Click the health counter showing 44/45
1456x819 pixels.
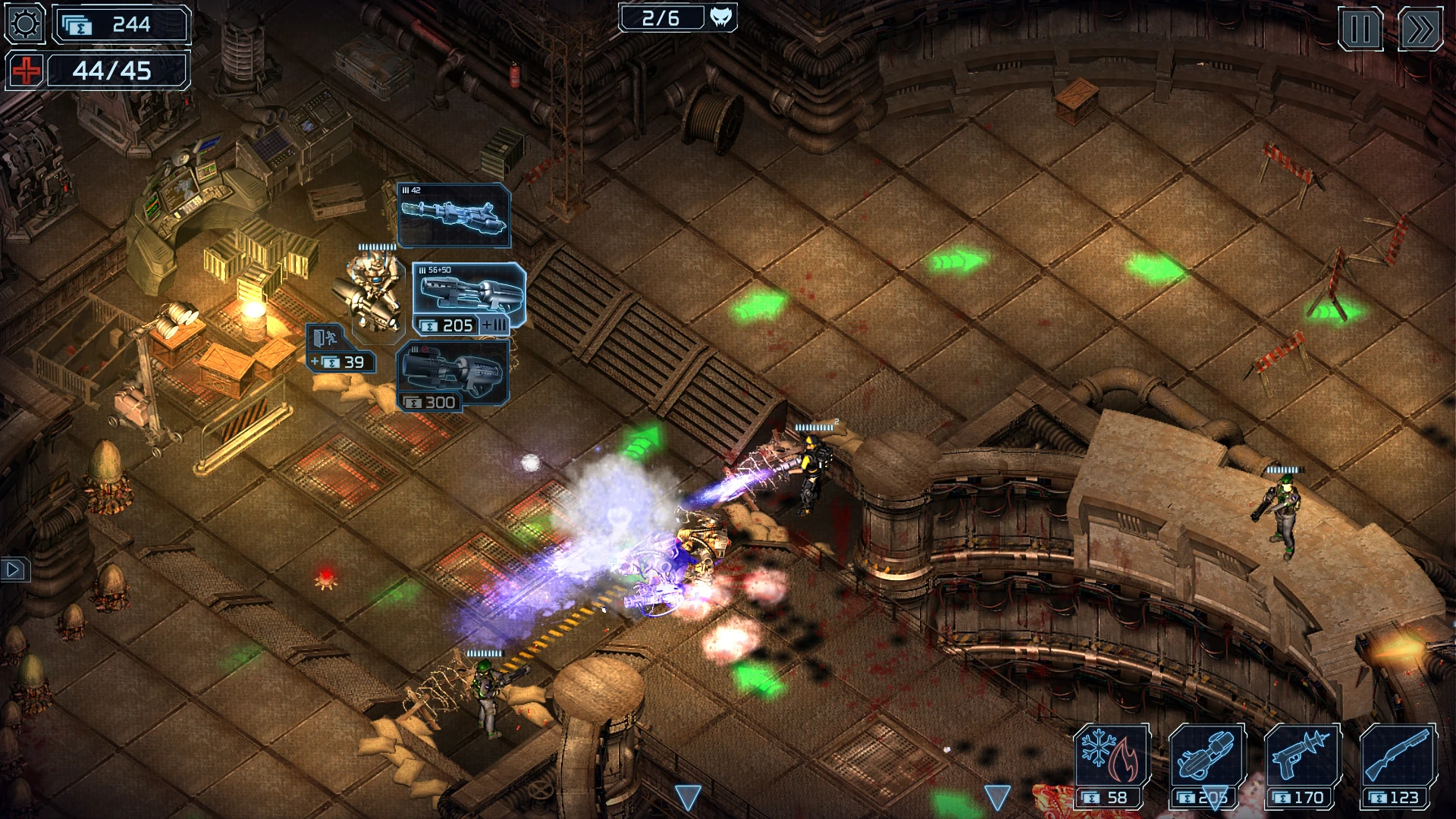tap(115, 71)
